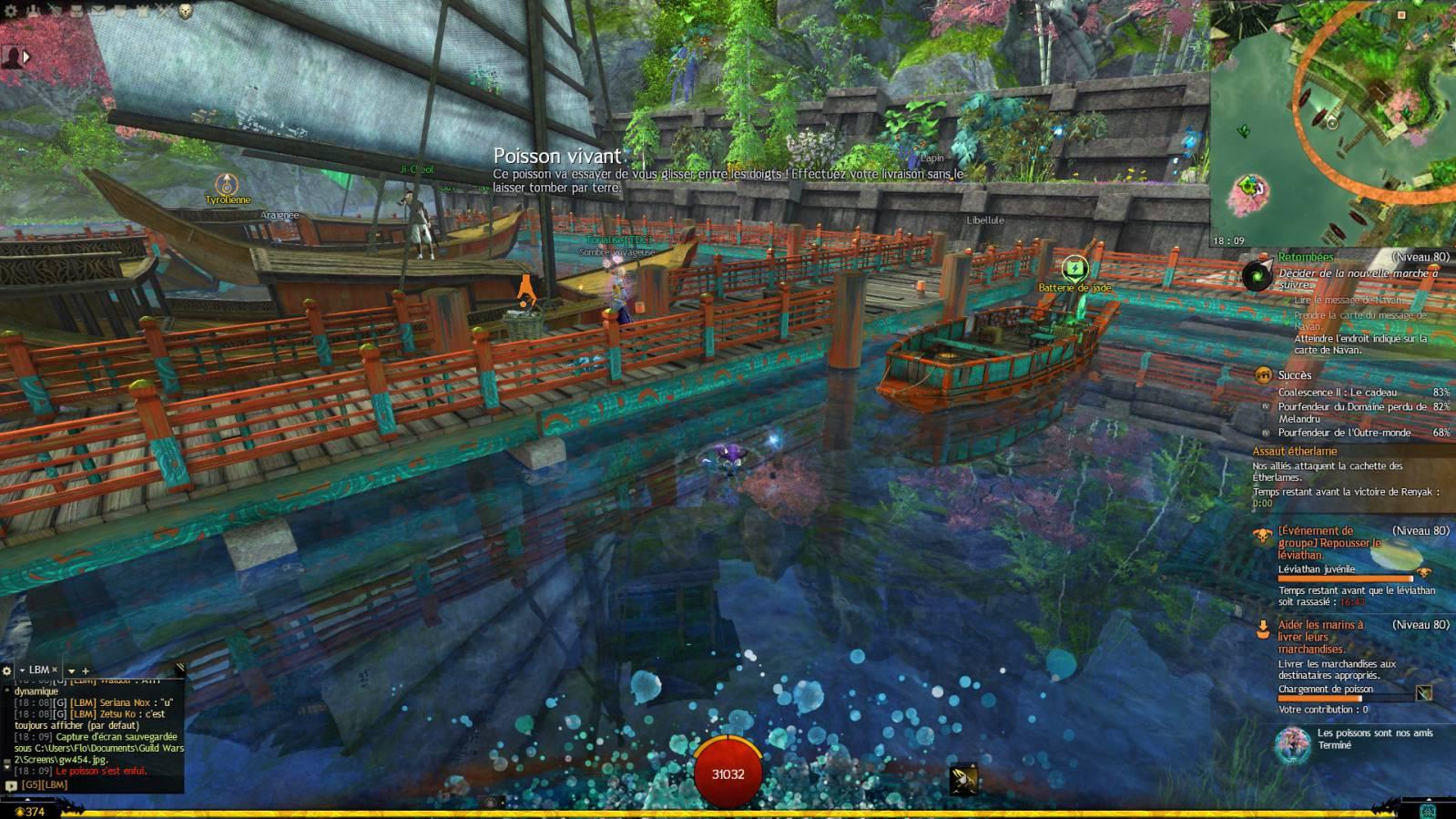Select Pourfendeur de l'Outre-monde achievement

pyautogui.click(x=1343, y=433)
